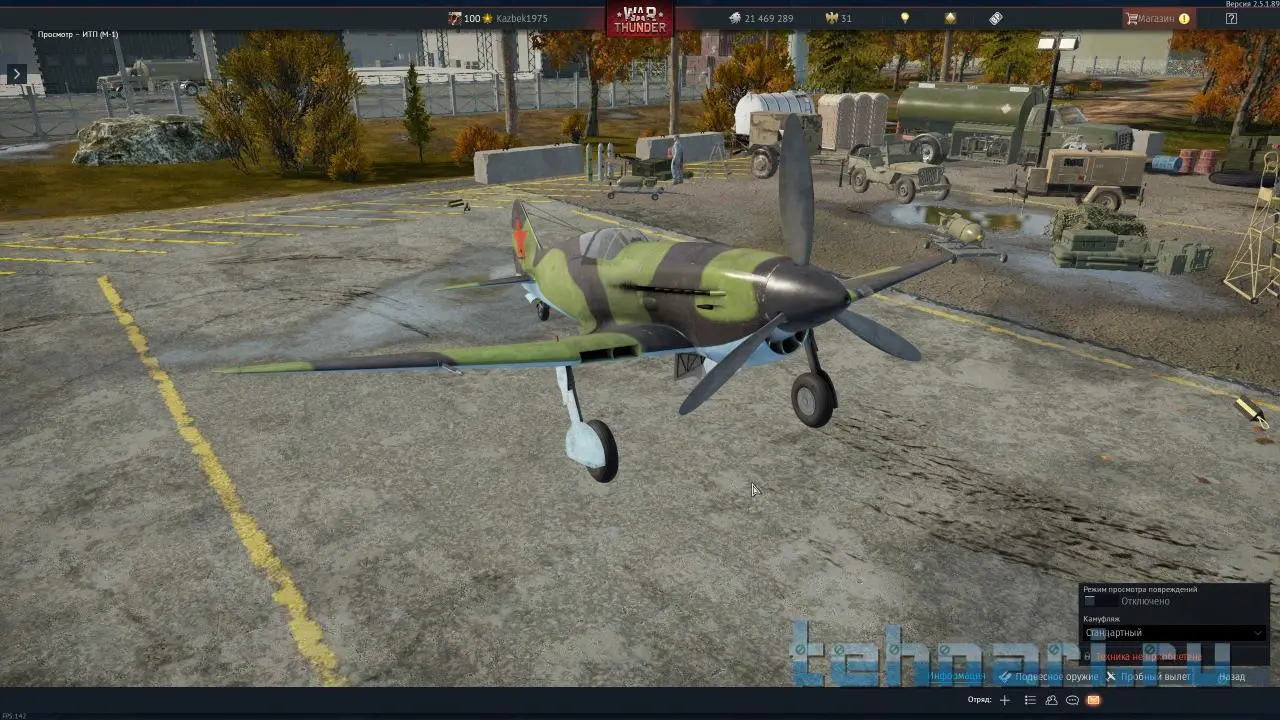The width and height of the screenshot is (1280, 720).
Task: Click the Golden Eagles balance 31
Action: coord(838,18)
